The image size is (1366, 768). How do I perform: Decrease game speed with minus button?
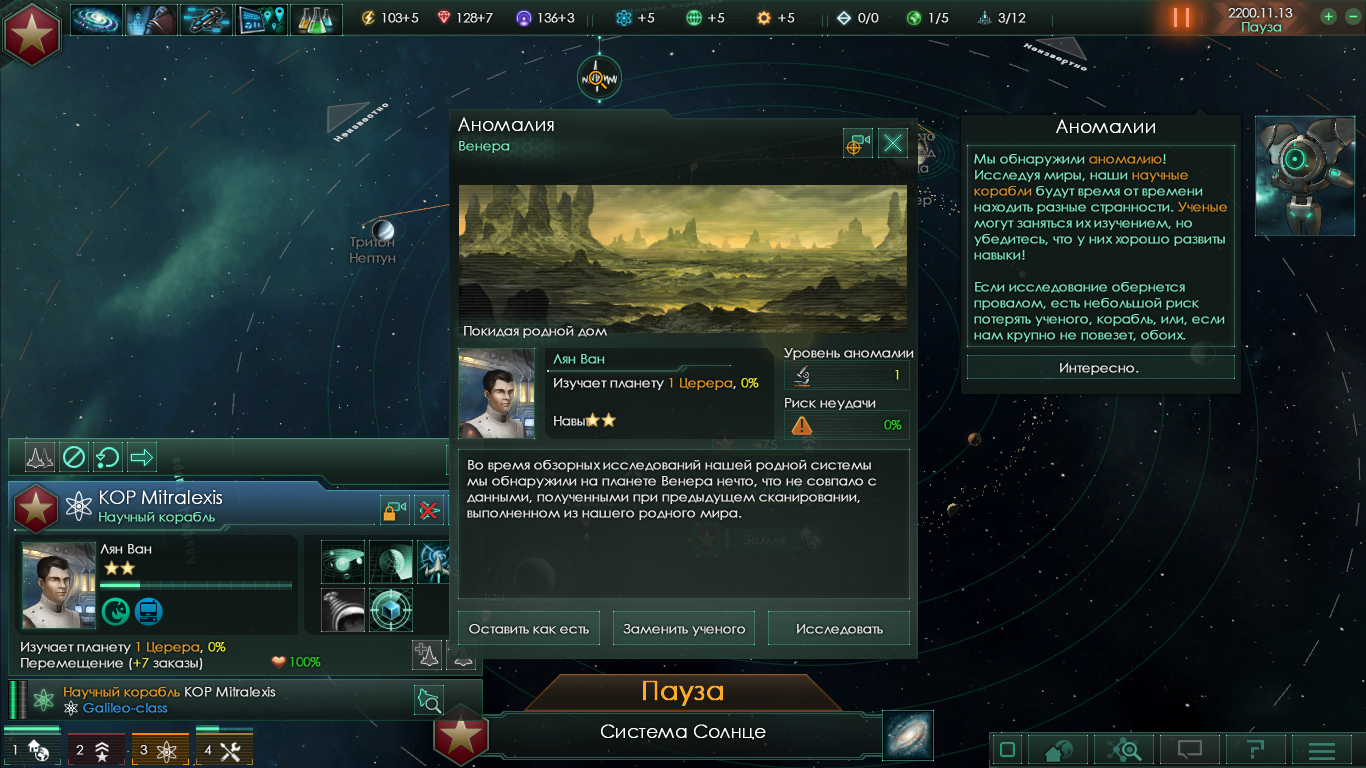click(1350, 17)
